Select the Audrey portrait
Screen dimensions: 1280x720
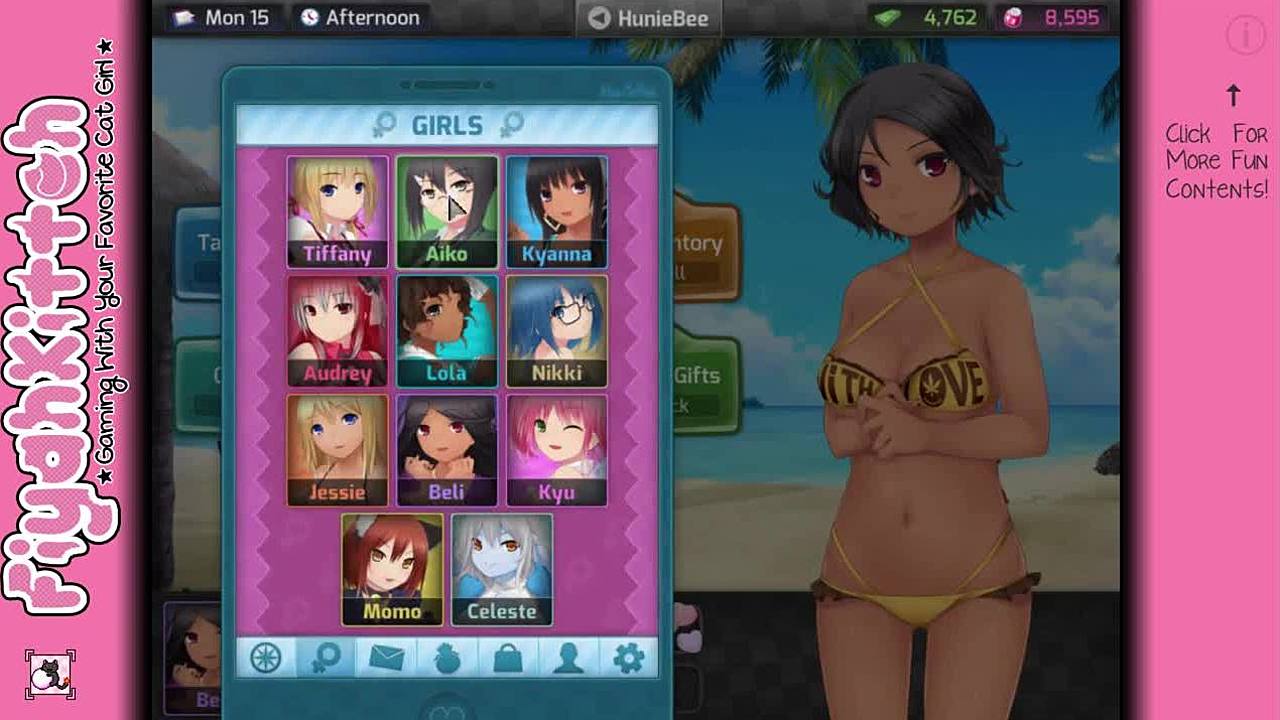337,331
